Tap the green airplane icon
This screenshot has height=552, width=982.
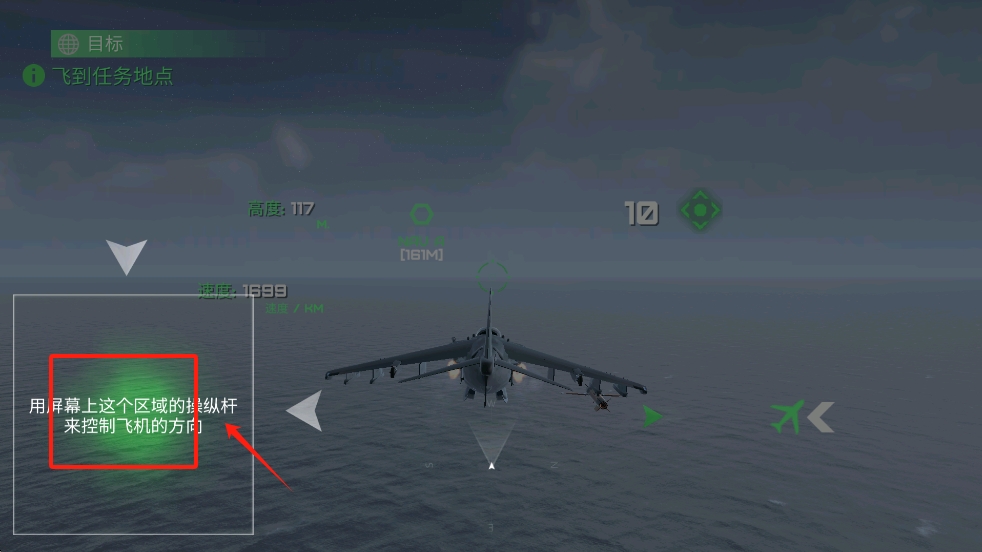(x=788, y=416)
